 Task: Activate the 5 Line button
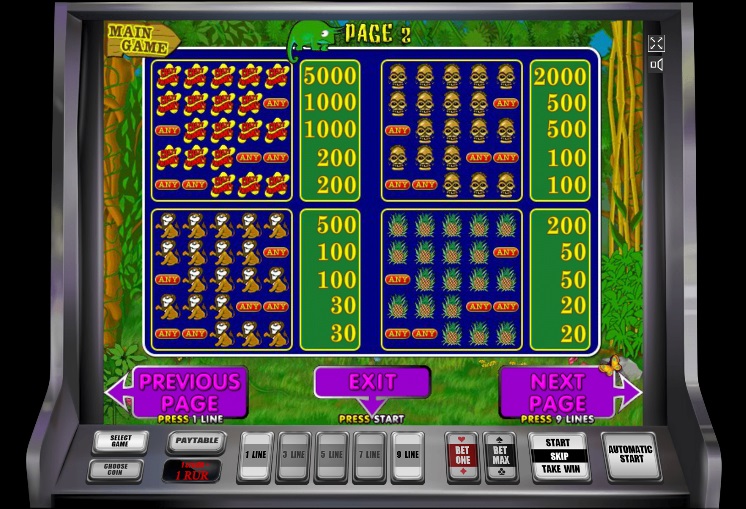tap(332, 457)
